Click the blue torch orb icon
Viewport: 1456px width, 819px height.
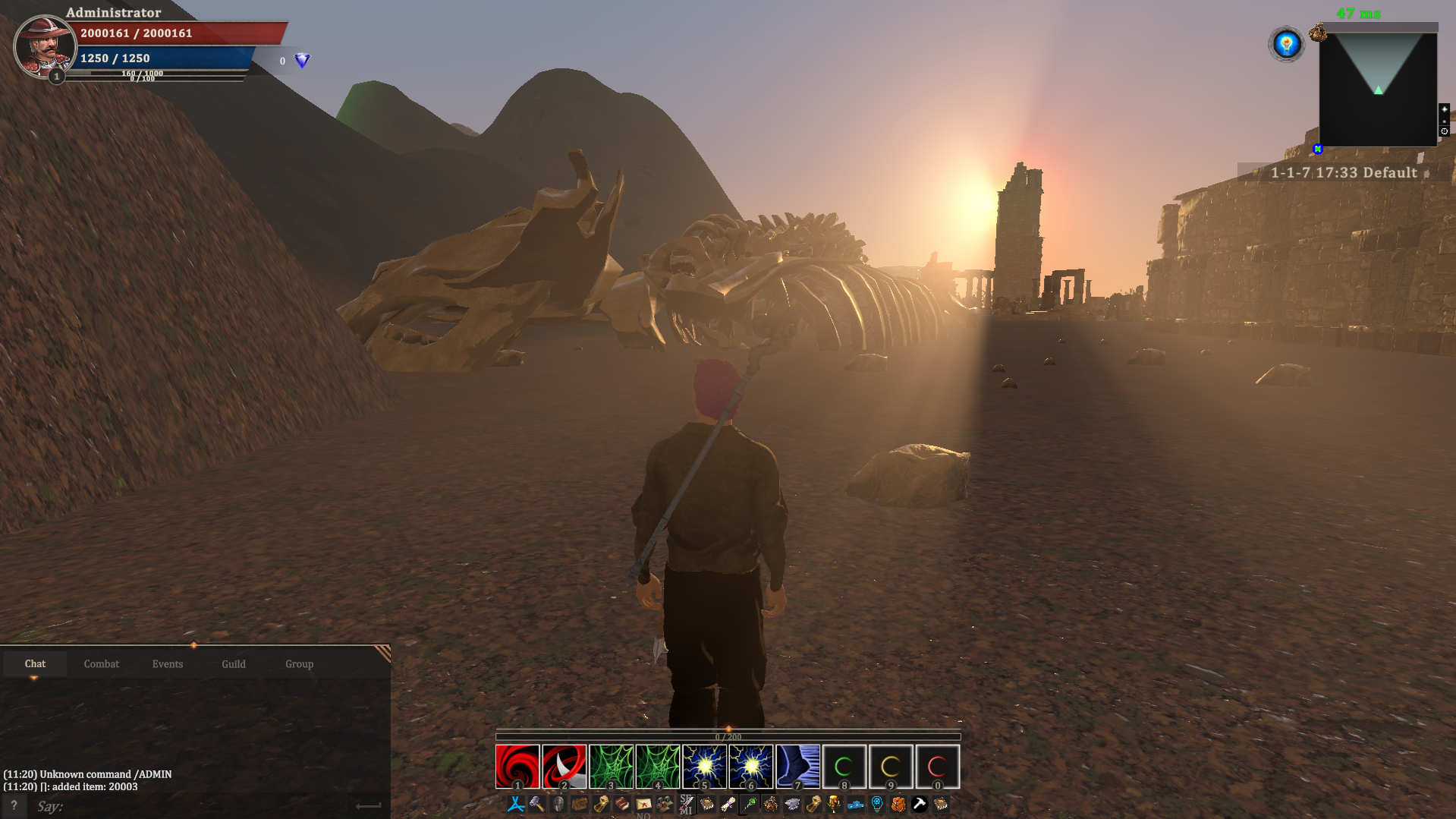pyautogui.click(x=1286, y=44)
